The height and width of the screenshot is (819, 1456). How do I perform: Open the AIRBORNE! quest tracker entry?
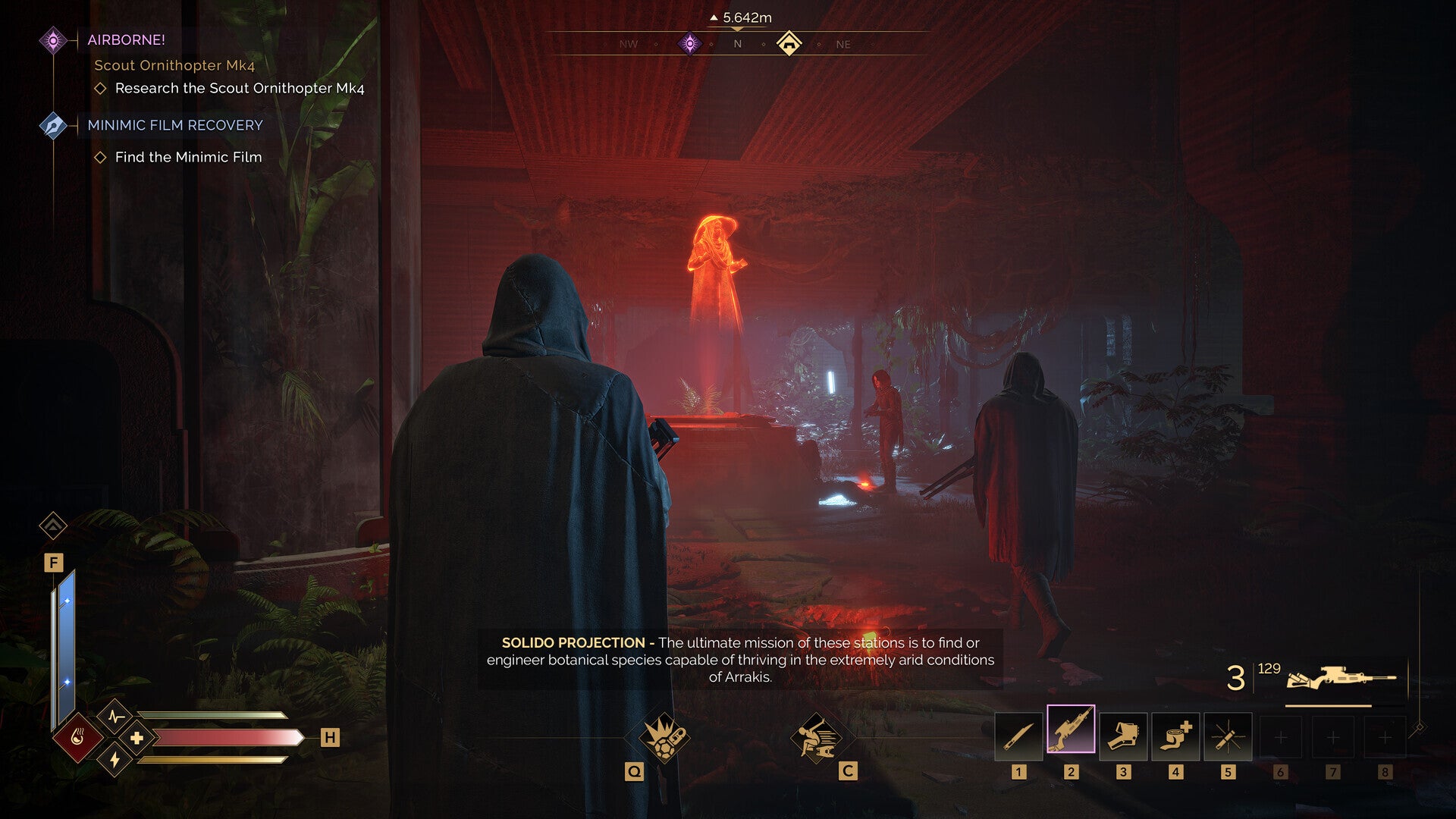[x=126, y=40]
